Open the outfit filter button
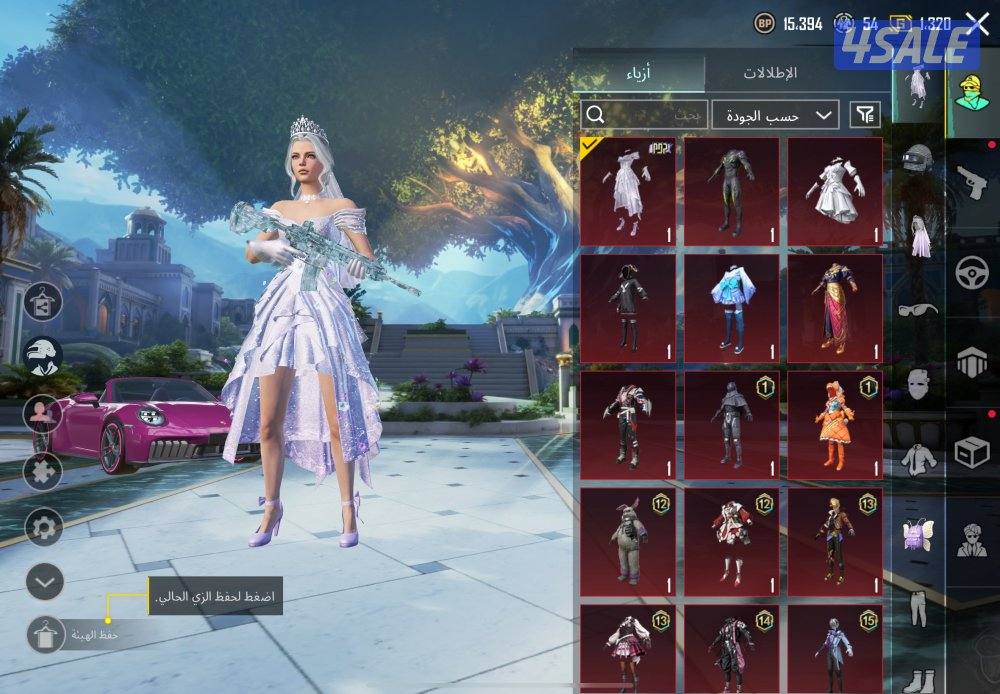Screen dimensions: 1000x694 [866, 115]
